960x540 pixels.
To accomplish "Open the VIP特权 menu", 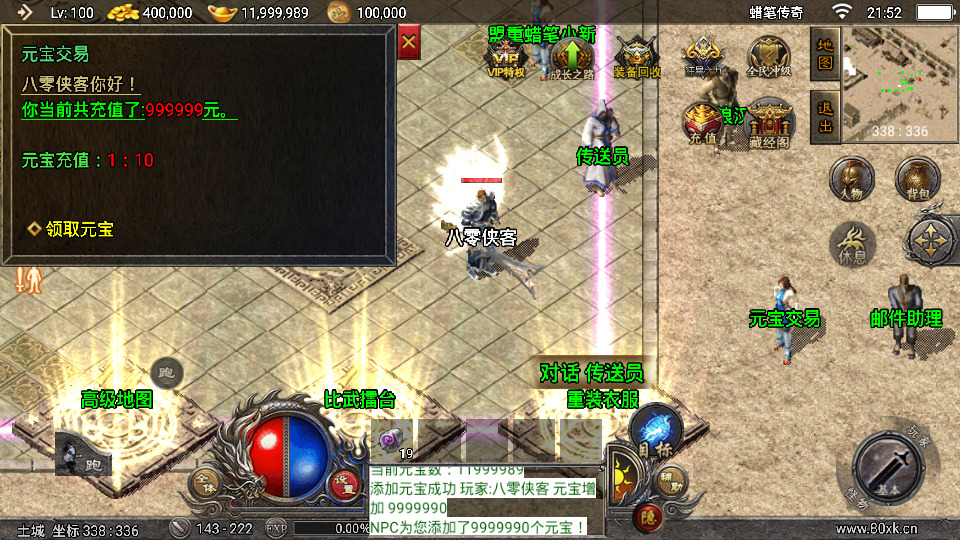I will tap(506, 58).
